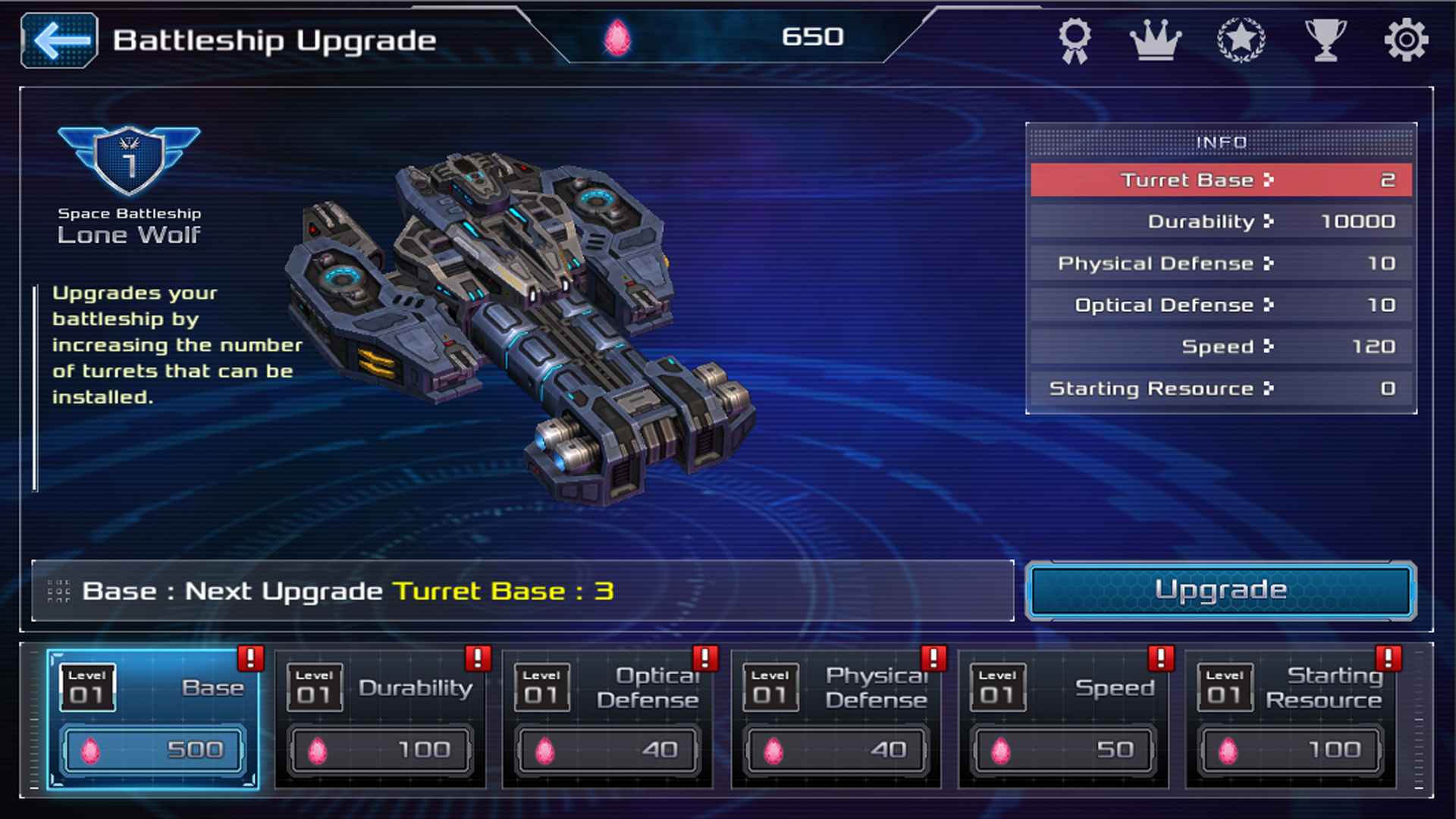Screen dimensions: 1456x819
Task: Expand the Speed stat details
Action: (x=1269, y=347)
